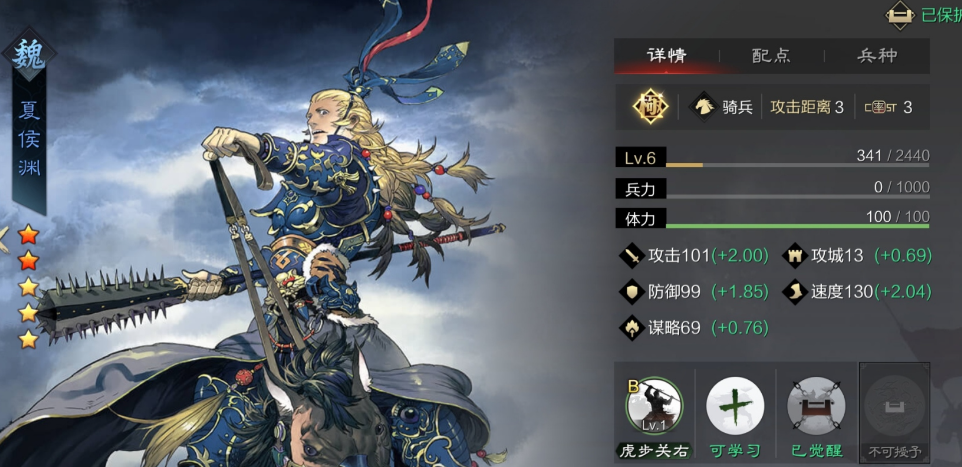
Task: Switch to the 详情 tab
Action: [666, 56]
